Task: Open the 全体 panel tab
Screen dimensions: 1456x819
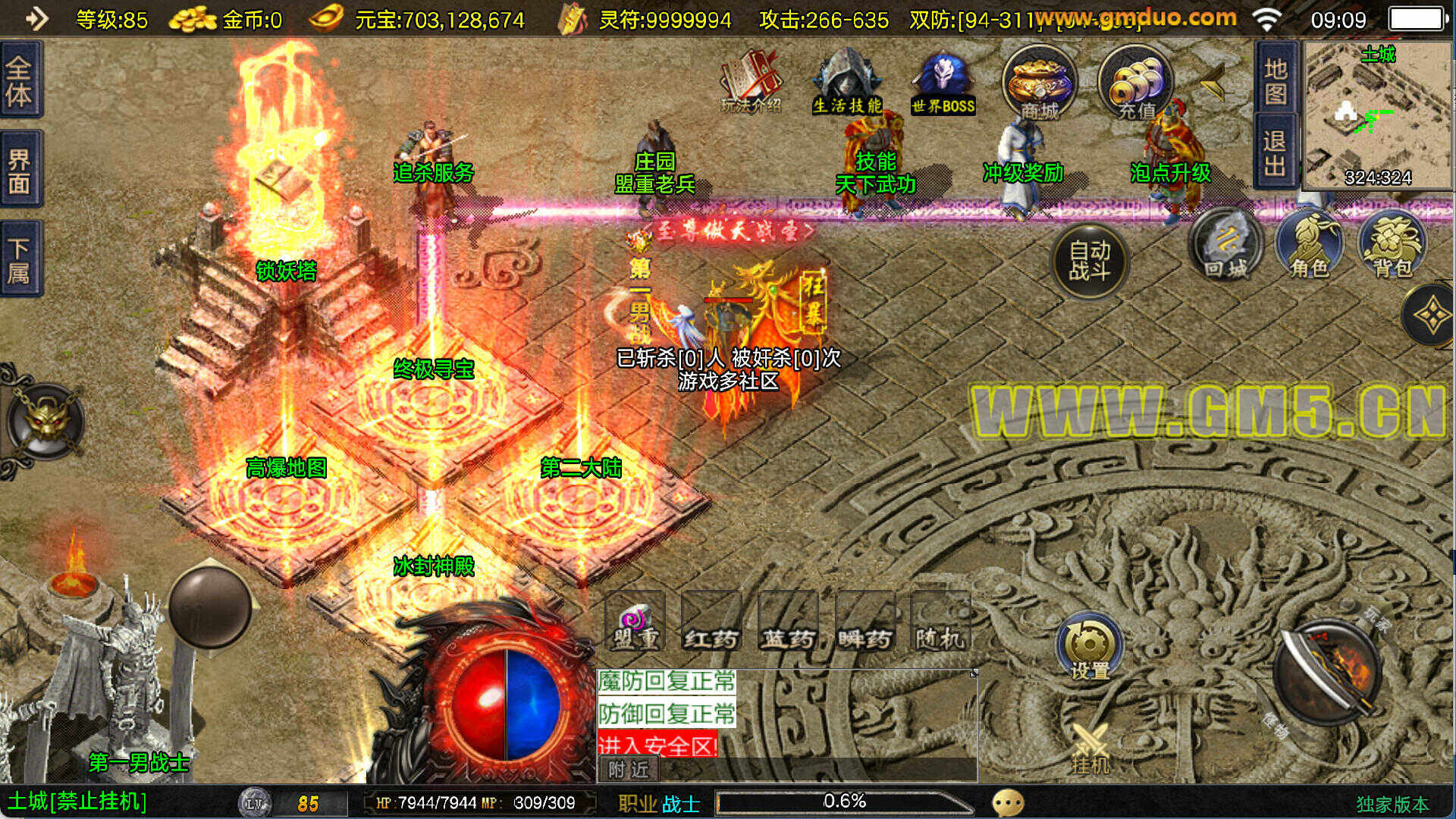Action: [x=20, y=80]
